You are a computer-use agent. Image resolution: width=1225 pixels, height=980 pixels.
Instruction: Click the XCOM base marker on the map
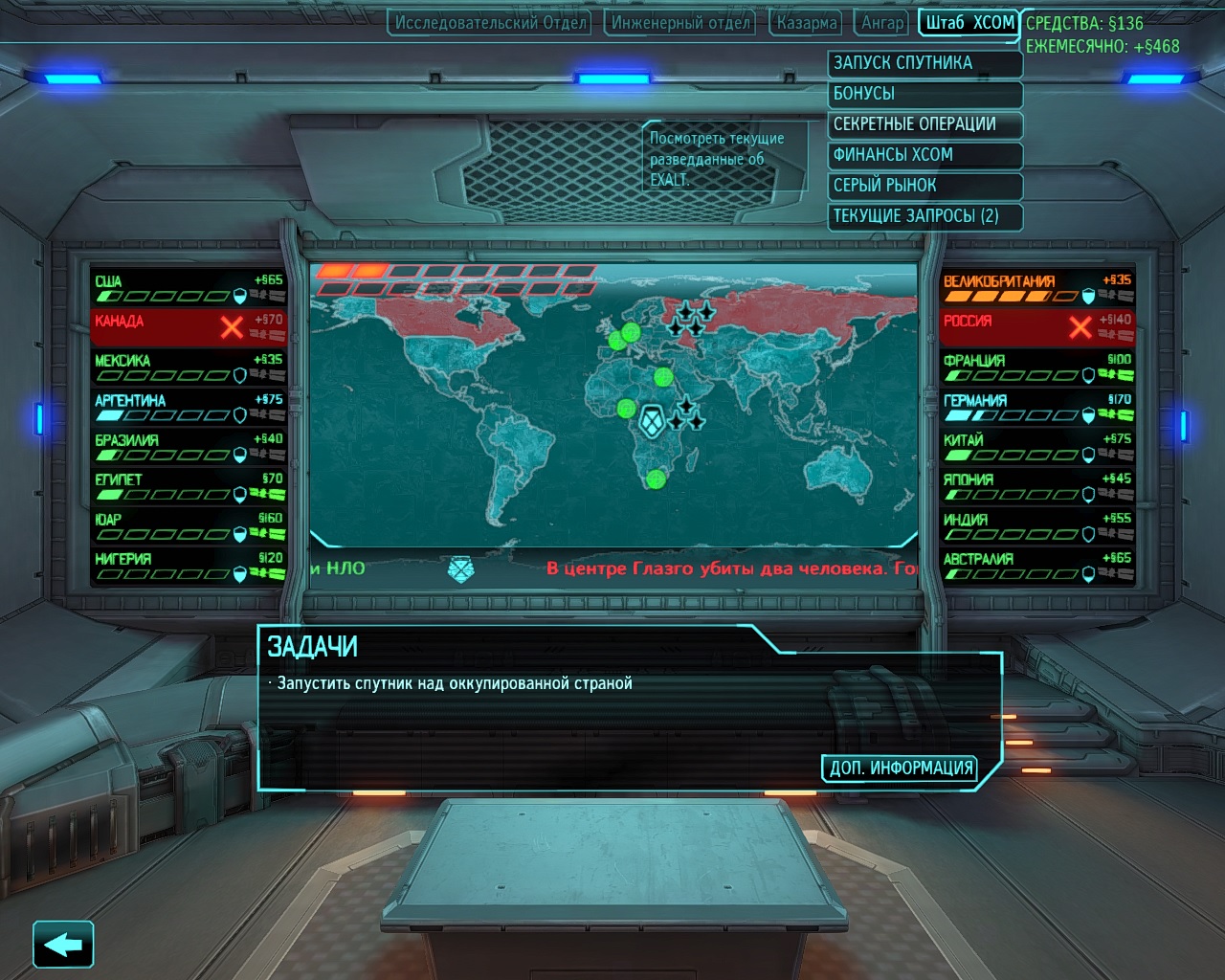pyautogui.click(x=652, y=420)
